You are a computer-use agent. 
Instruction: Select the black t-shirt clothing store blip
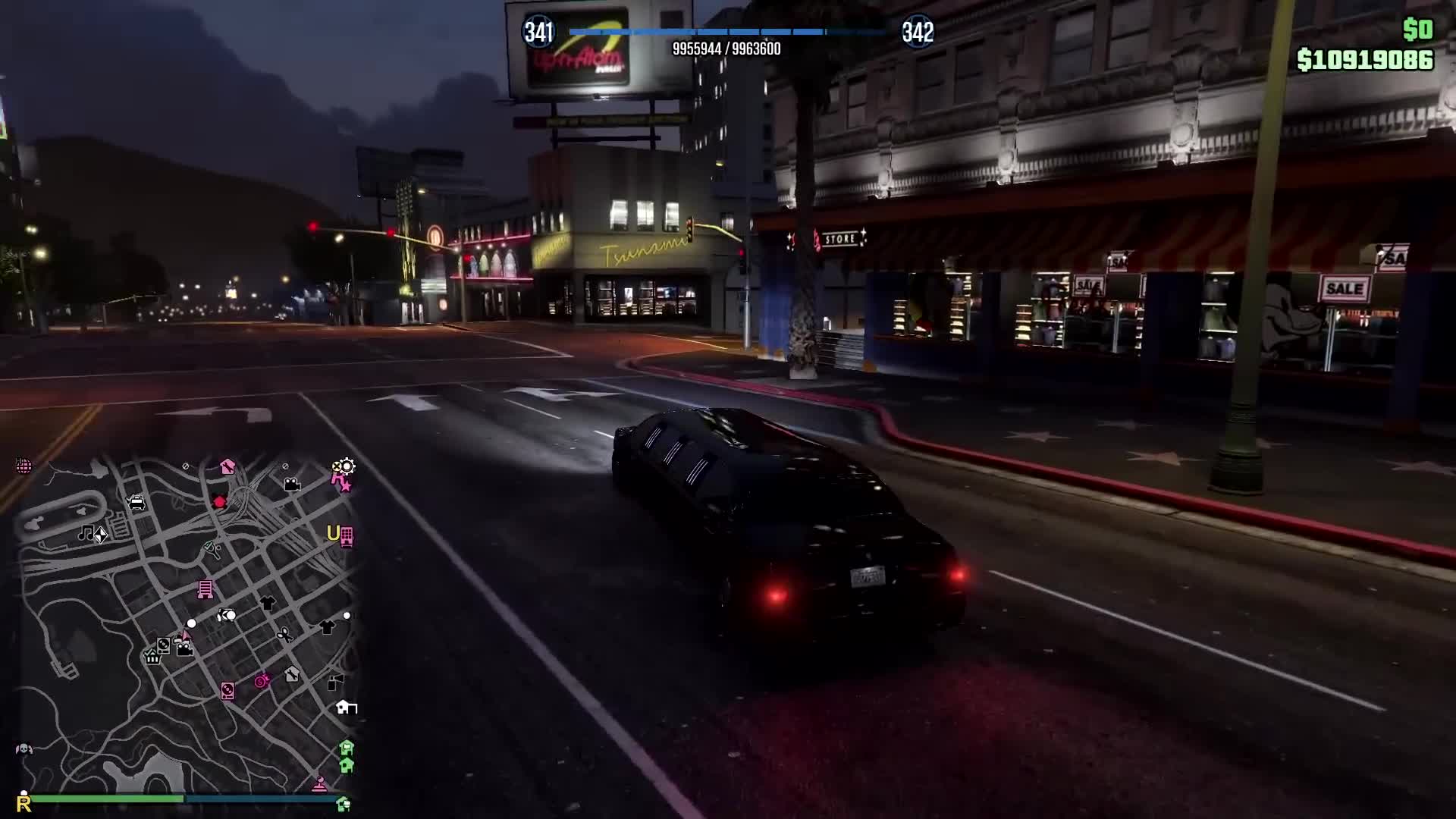pos(268,603)
